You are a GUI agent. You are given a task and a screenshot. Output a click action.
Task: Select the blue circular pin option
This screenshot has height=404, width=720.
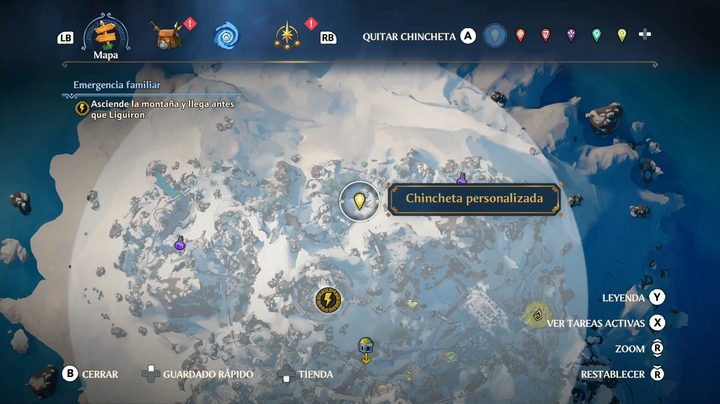[494, 36]
